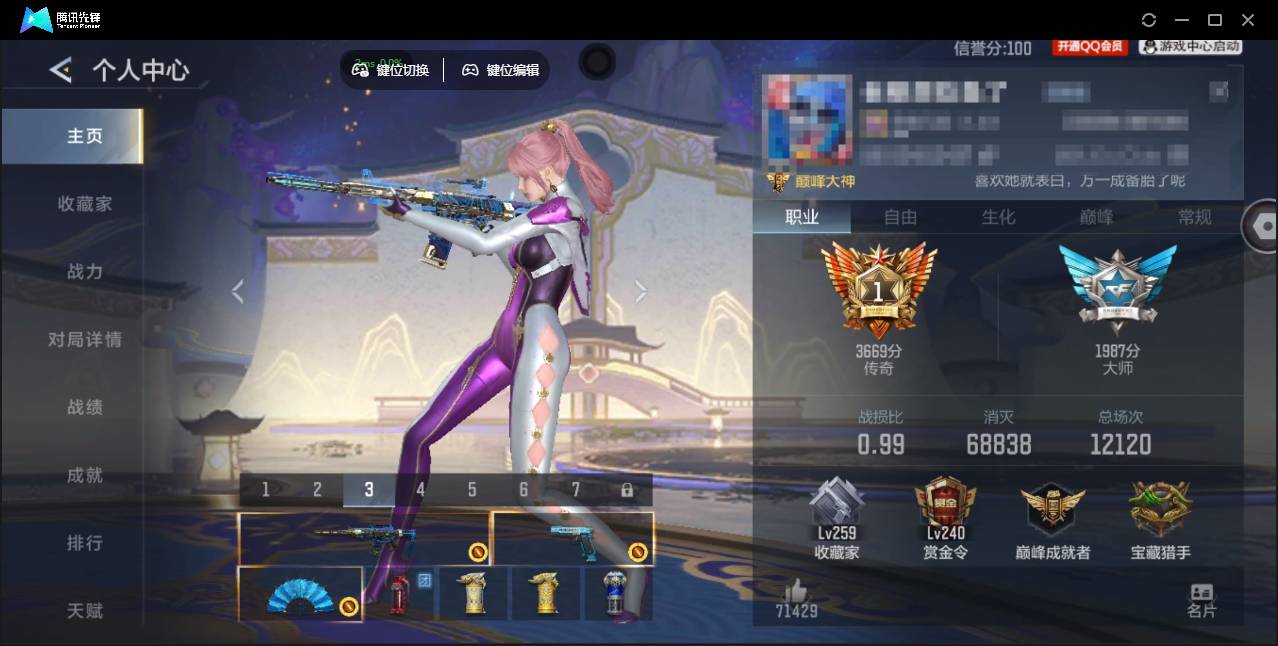The height and width of the screenshot is (646, 1278).
Task: Show the 战绩 records page
Action: [85, 408]
